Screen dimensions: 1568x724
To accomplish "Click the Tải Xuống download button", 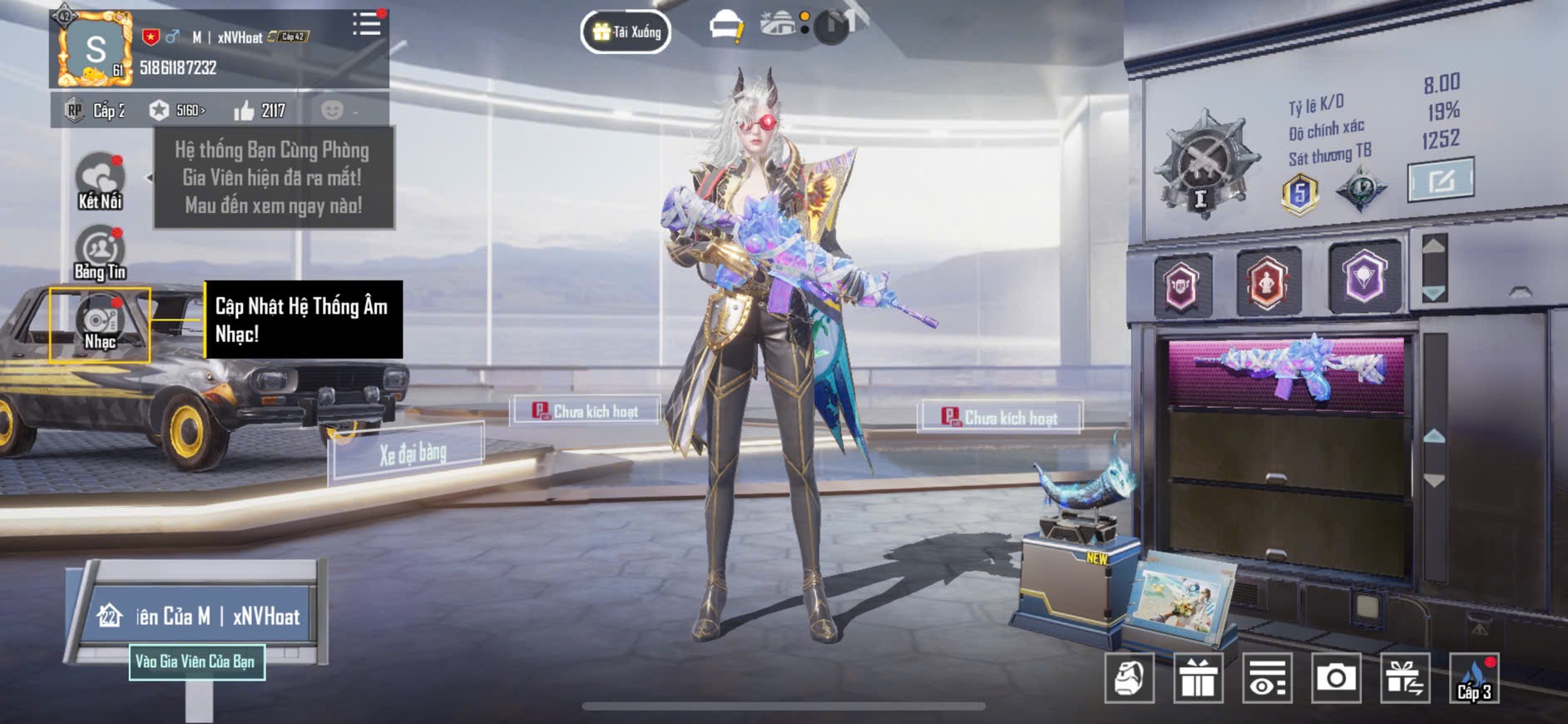I will (x=626, y=32).
